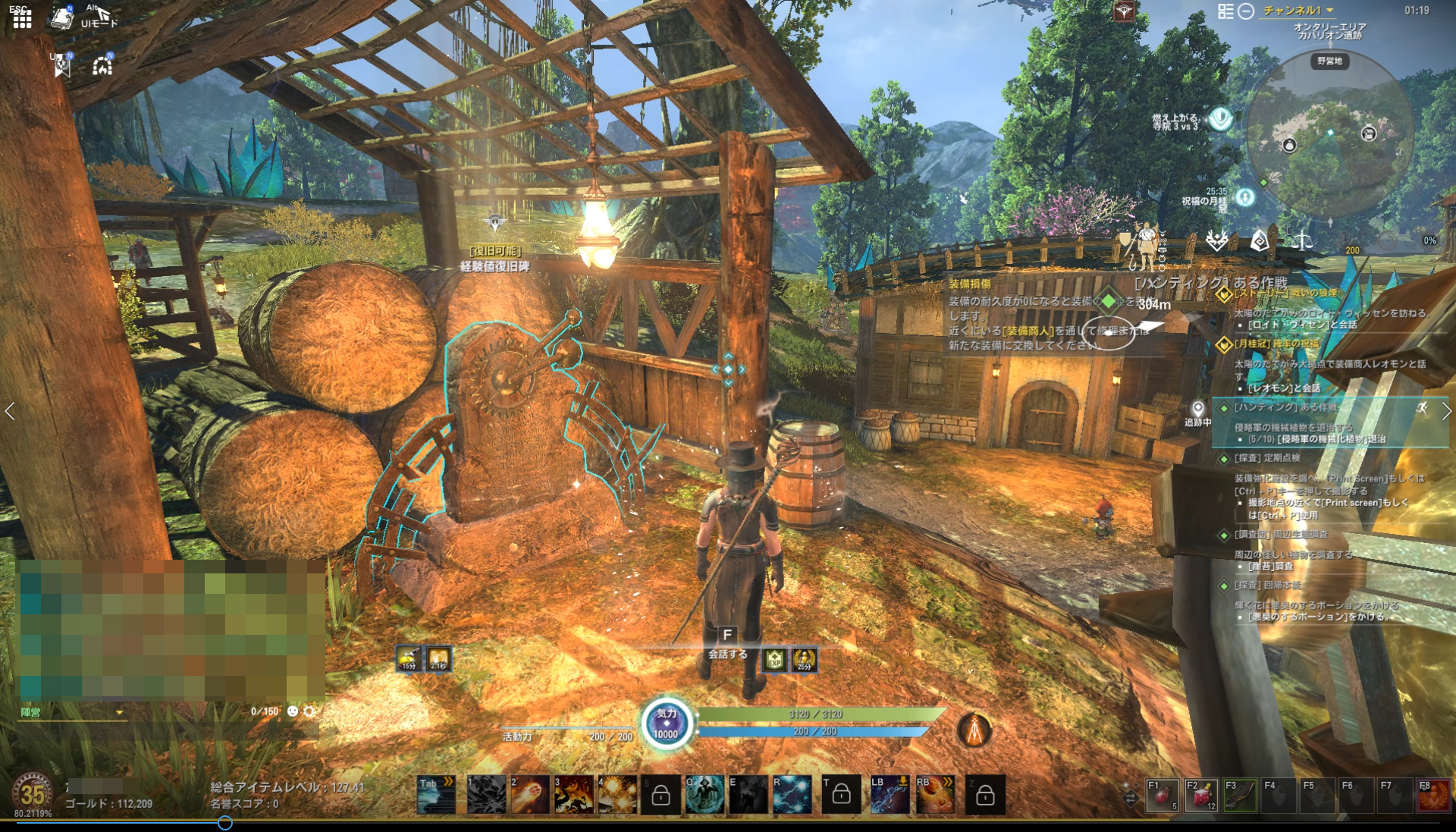Cast the hooded mage shield skill
The height and width of the screenshot is (832, 1456).
pyautogui.click(x=704, y=795)
